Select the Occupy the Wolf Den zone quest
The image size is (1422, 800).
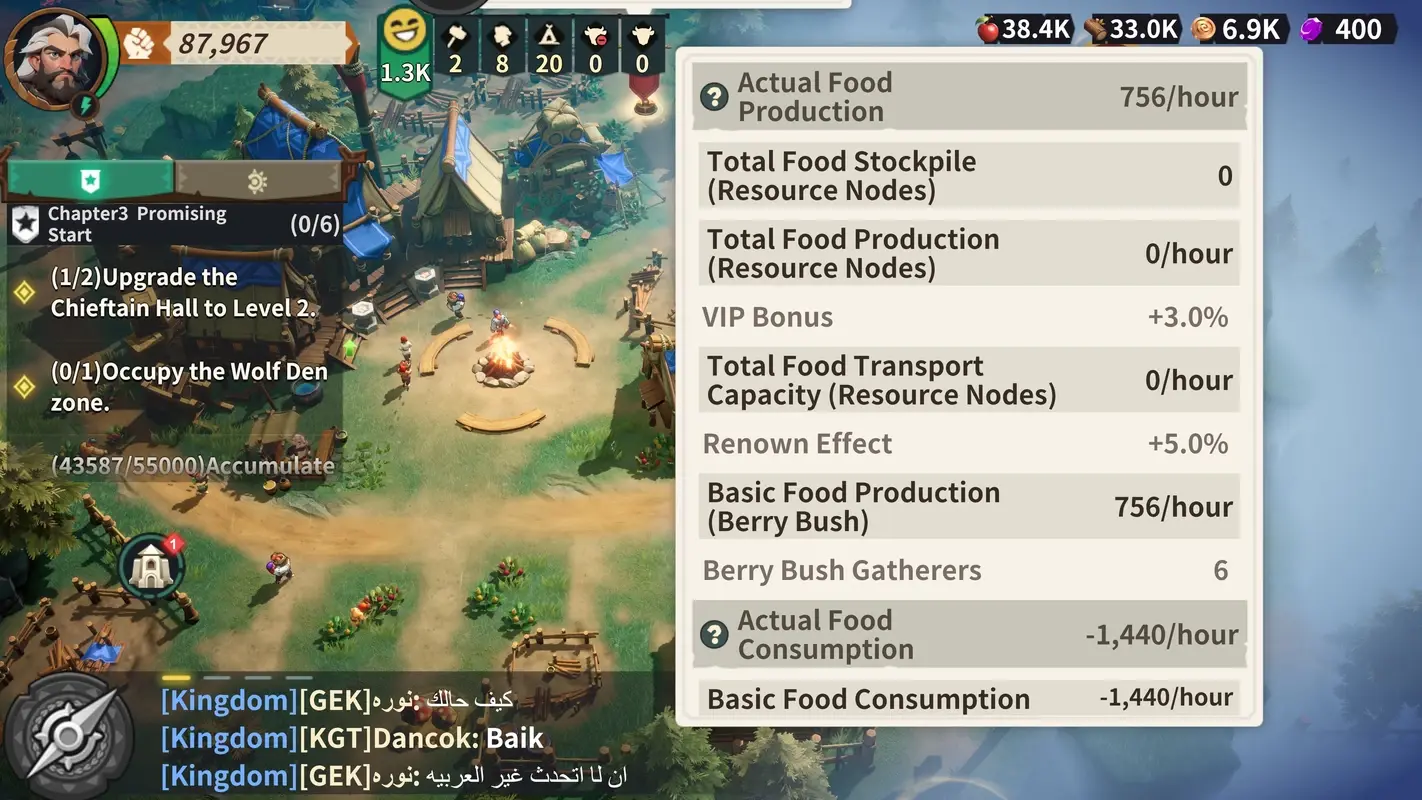point(190,388)
